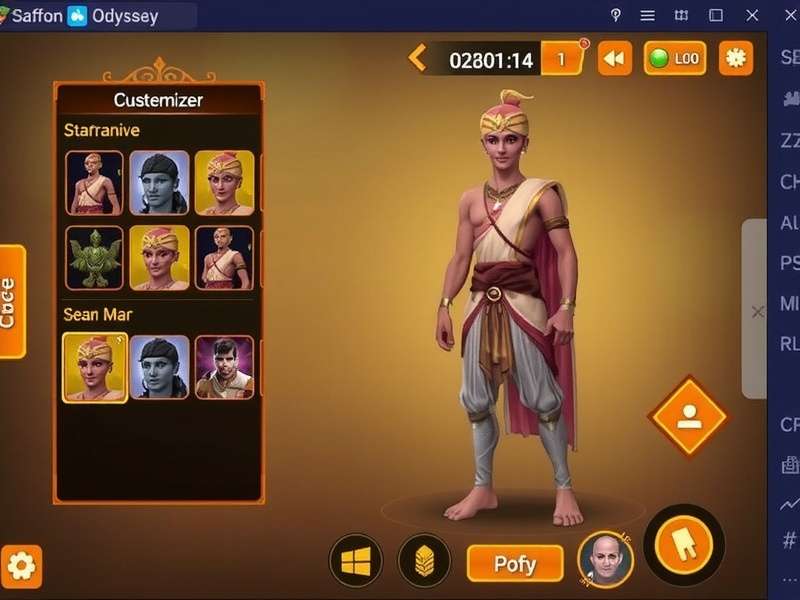Open the four-square grid icon
800x600 pixels.
point(355,561)
